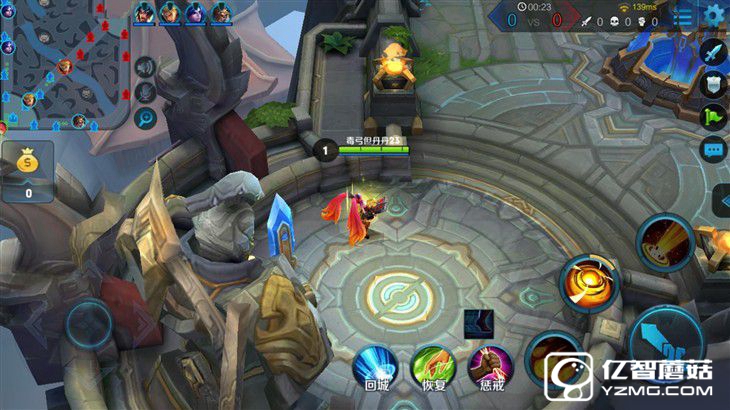This screenshot has width=730, height=410.
Task: Click the YZMG.COM watermark logo
Action: [x=632, y=377]
